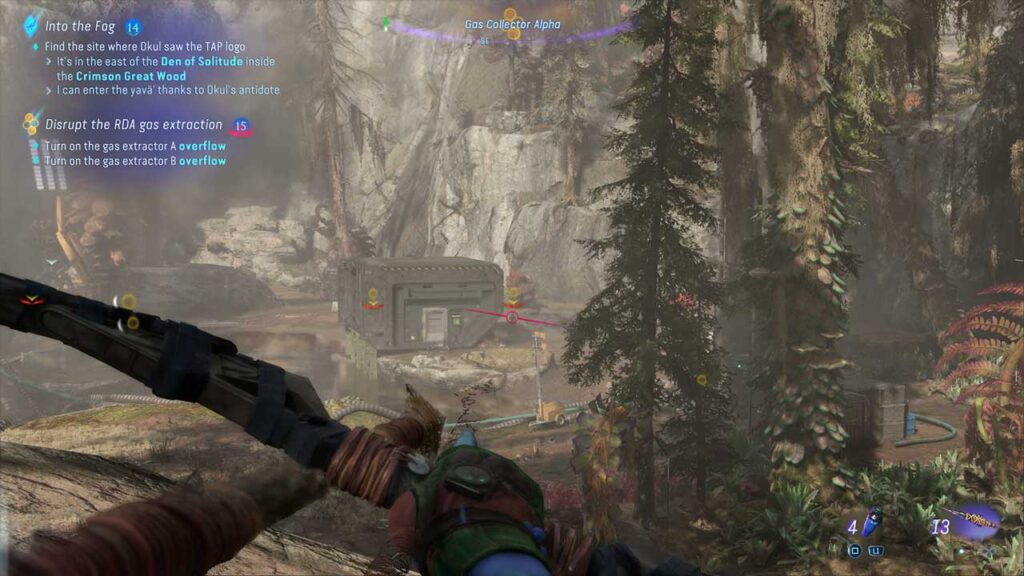Select the arrow weapon icon
The height and width of the screenshot is (576, 1024).
click(x=975, y=522)
